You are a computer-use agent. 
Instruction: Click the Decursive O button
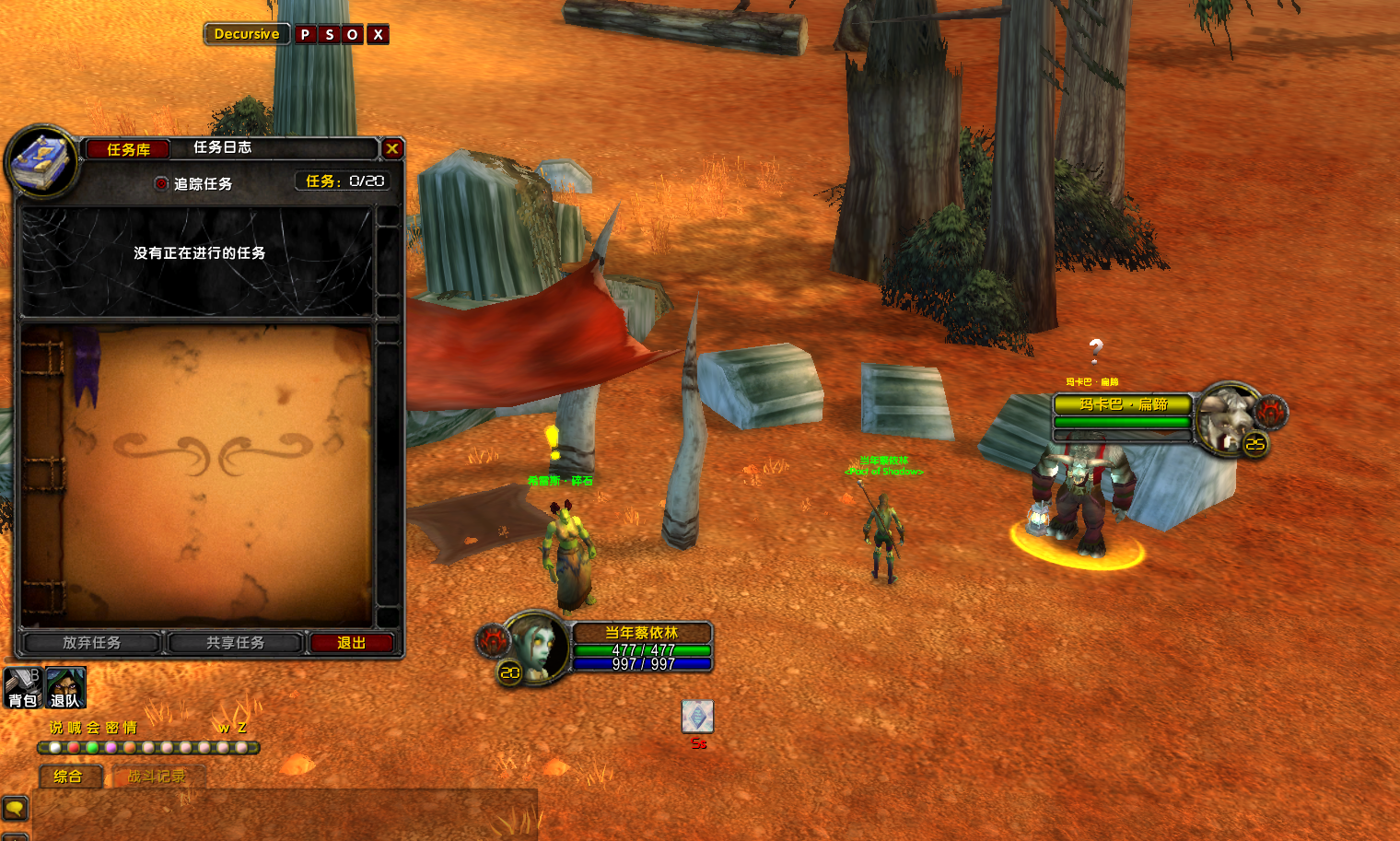coord(352,34)
